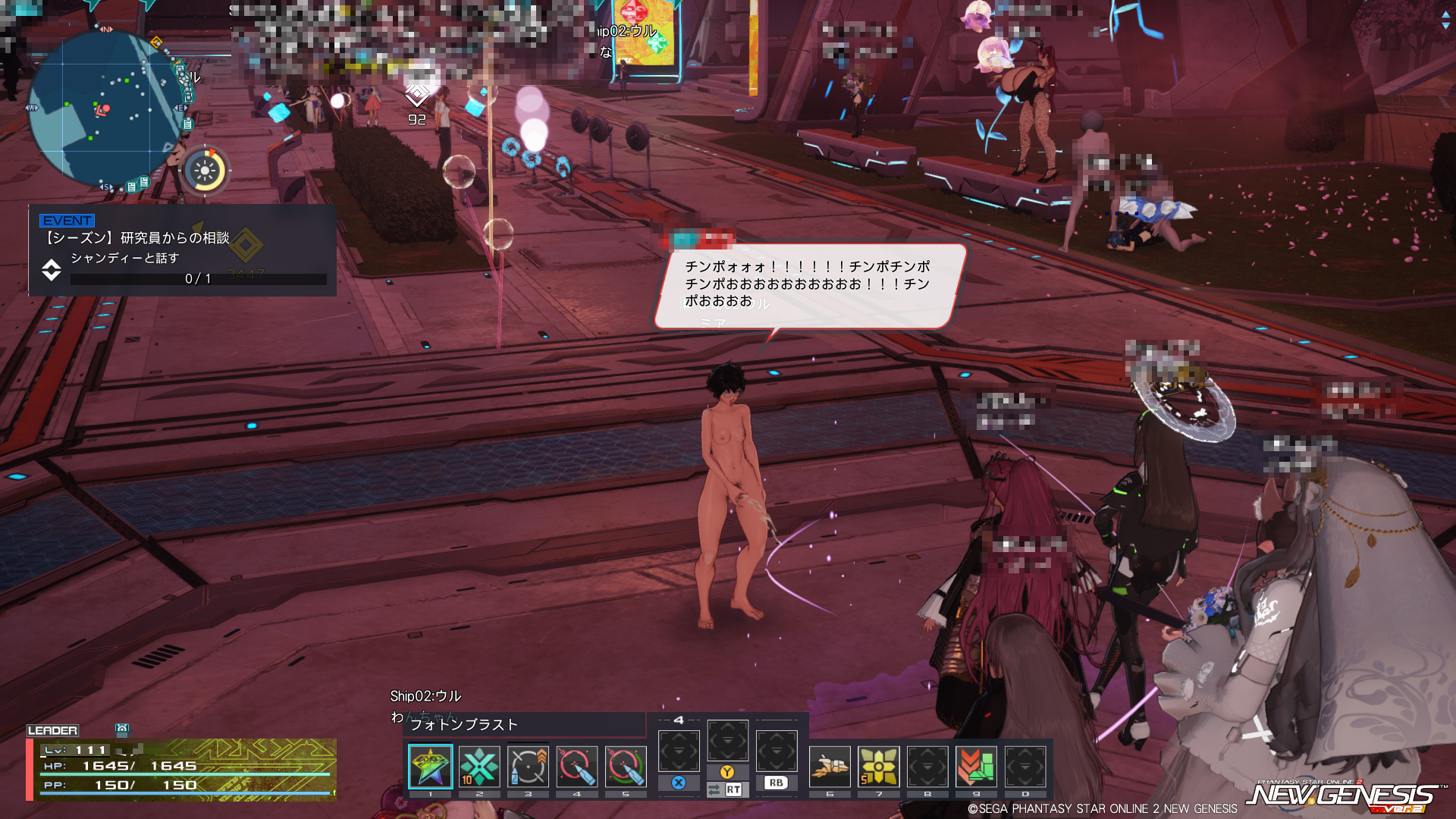The width and height of the screenshot is (1456, 819).
Task: Click the day-night sun clock dial
Action: (x=205, y=171)
